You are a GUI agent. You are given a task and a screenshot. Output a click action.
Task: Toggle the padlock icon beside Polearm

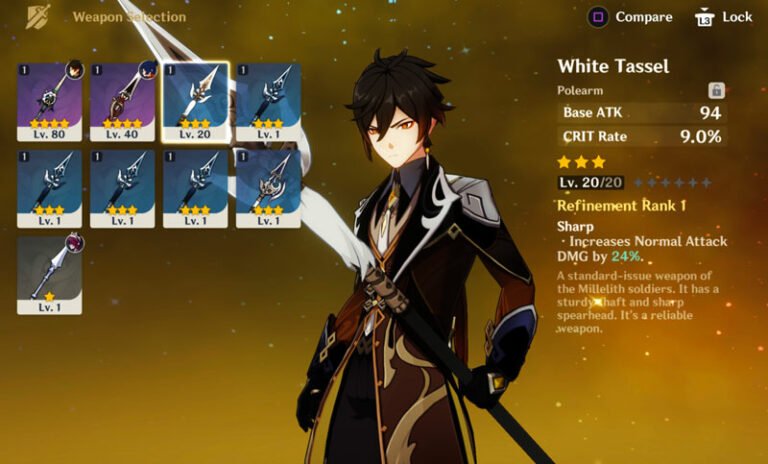715,90
